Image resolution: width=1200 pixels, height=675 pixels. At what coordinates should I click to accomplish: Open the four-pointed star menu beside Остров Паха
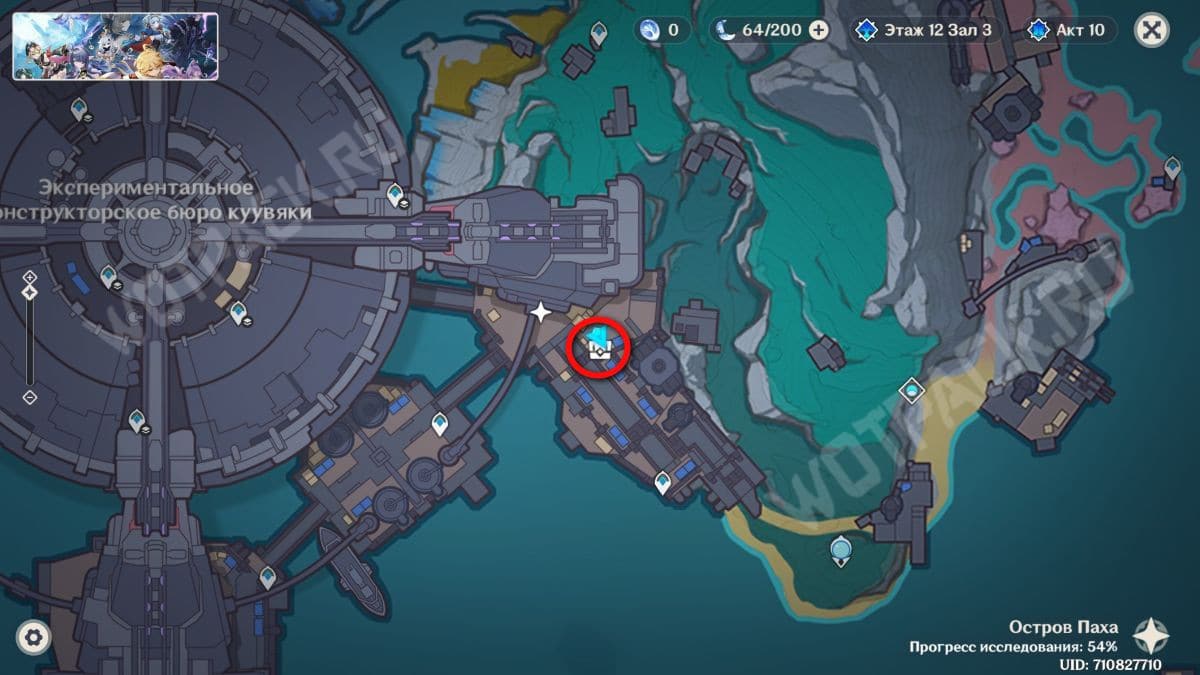1152,636
